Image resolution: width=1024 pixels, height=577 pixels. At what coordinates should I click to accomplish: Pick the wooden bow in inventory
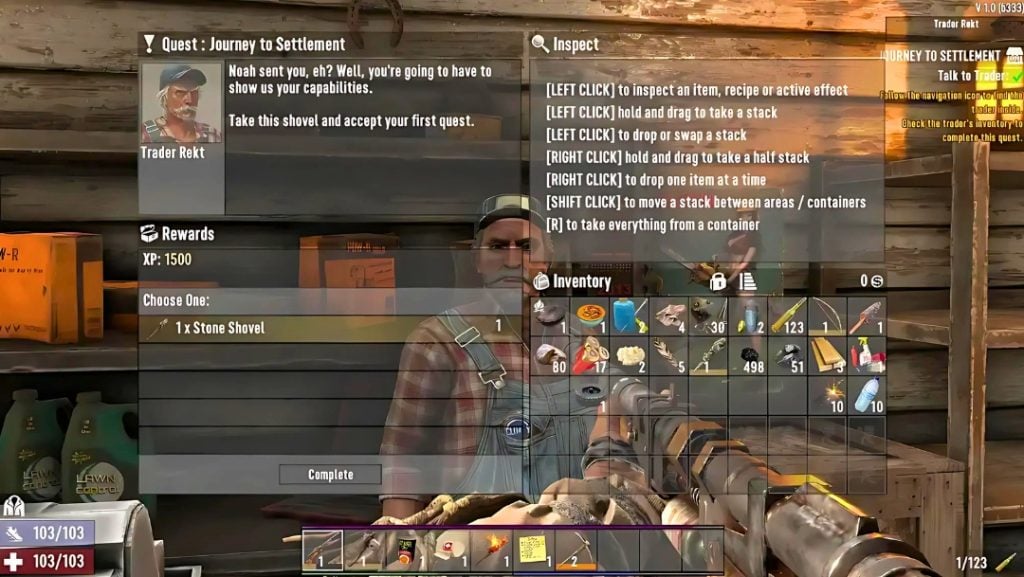click(828, 316)
